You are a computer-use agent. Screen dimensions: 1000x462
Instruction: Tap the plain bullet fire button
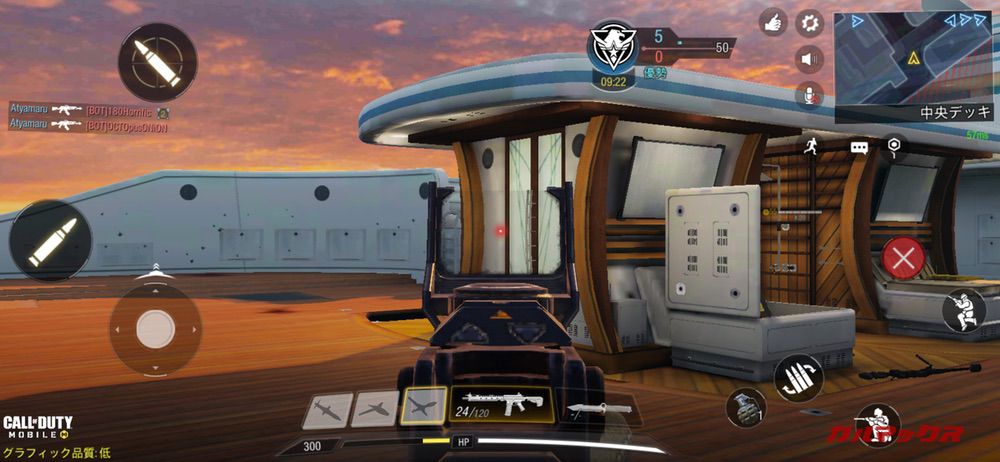(x=50, y=240)
